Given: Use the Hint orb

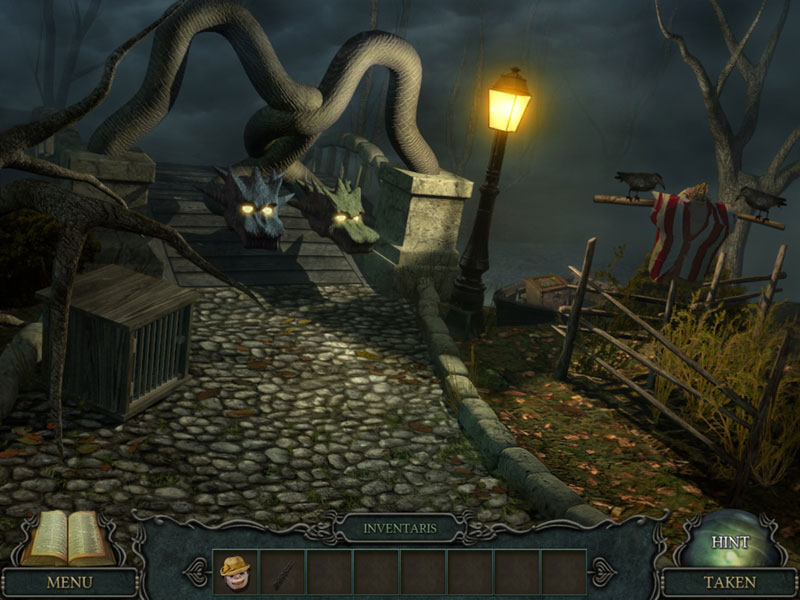Looking at the screenshot, I should tap(729, 541).
